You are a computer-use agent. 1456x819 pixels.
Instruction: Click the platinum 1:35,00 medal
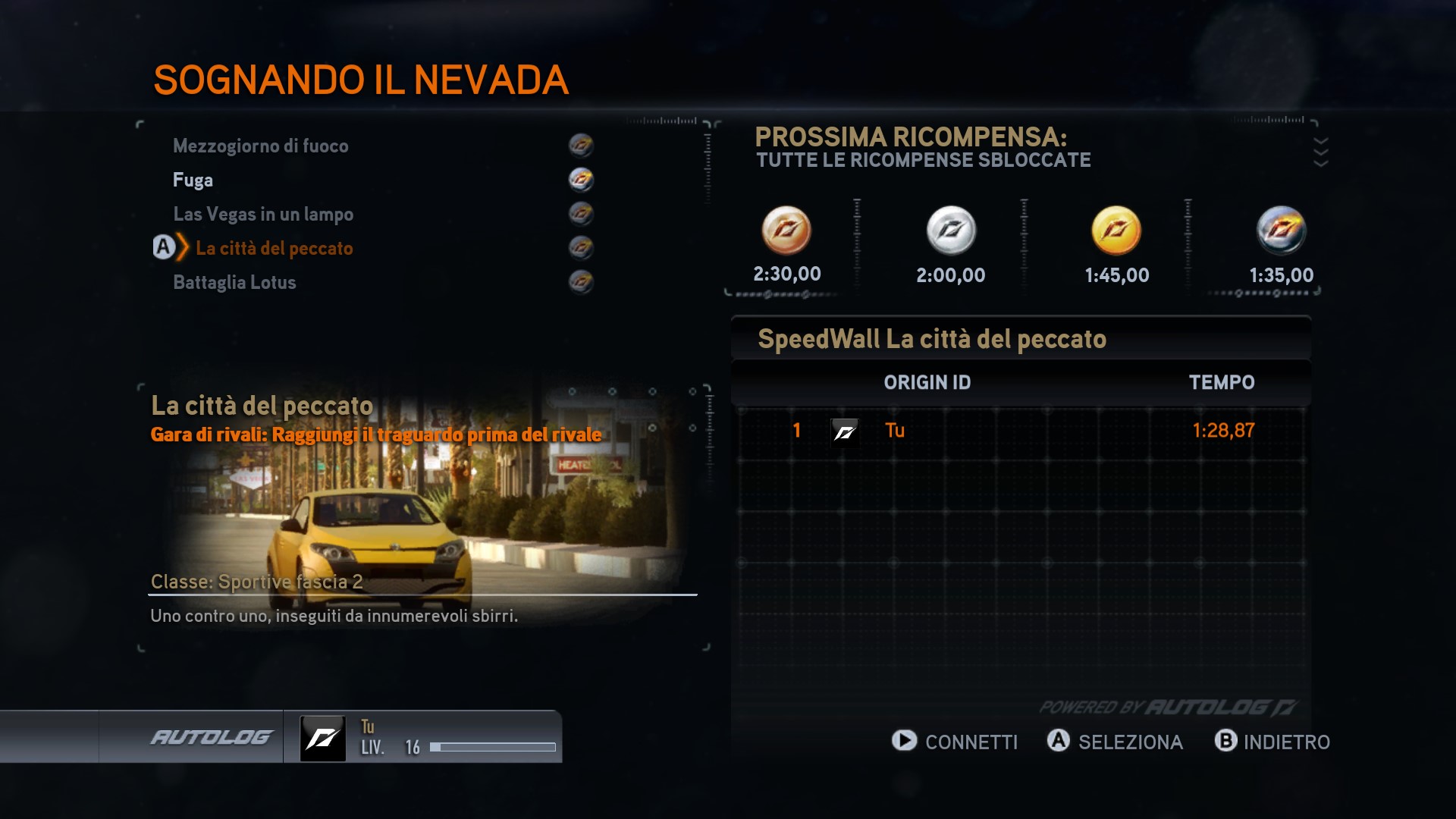1282,231
